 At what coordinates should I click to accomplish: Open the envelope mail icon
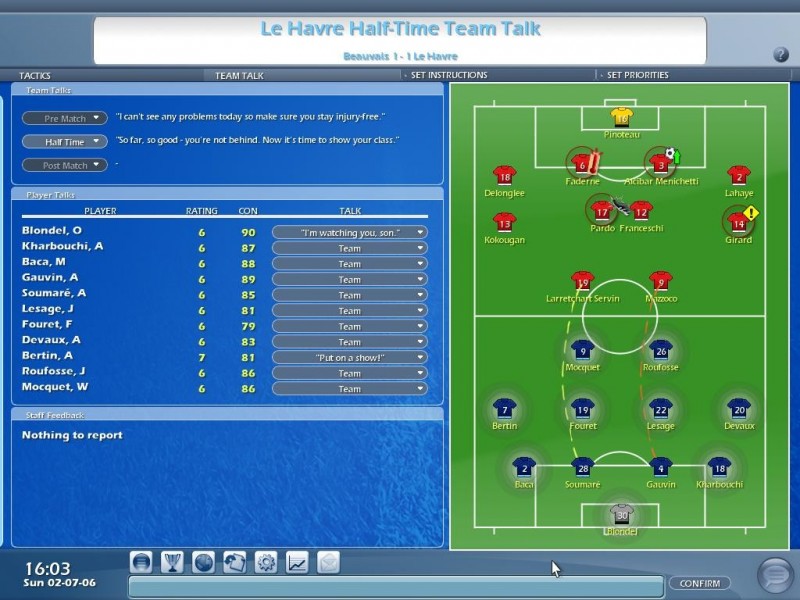coord(328,562)
